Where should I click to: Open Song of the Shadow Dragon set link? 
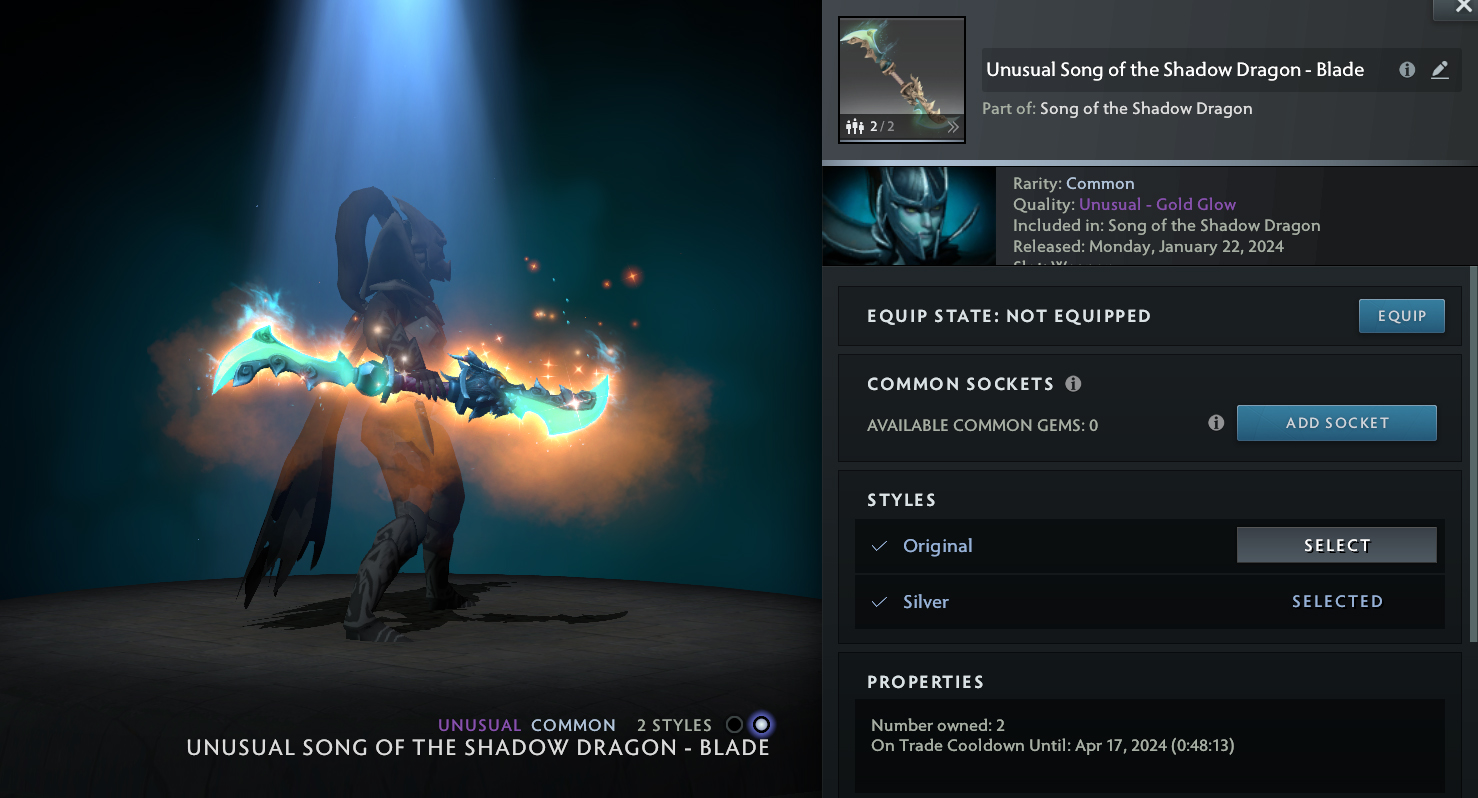click(x=1145, y=108)
